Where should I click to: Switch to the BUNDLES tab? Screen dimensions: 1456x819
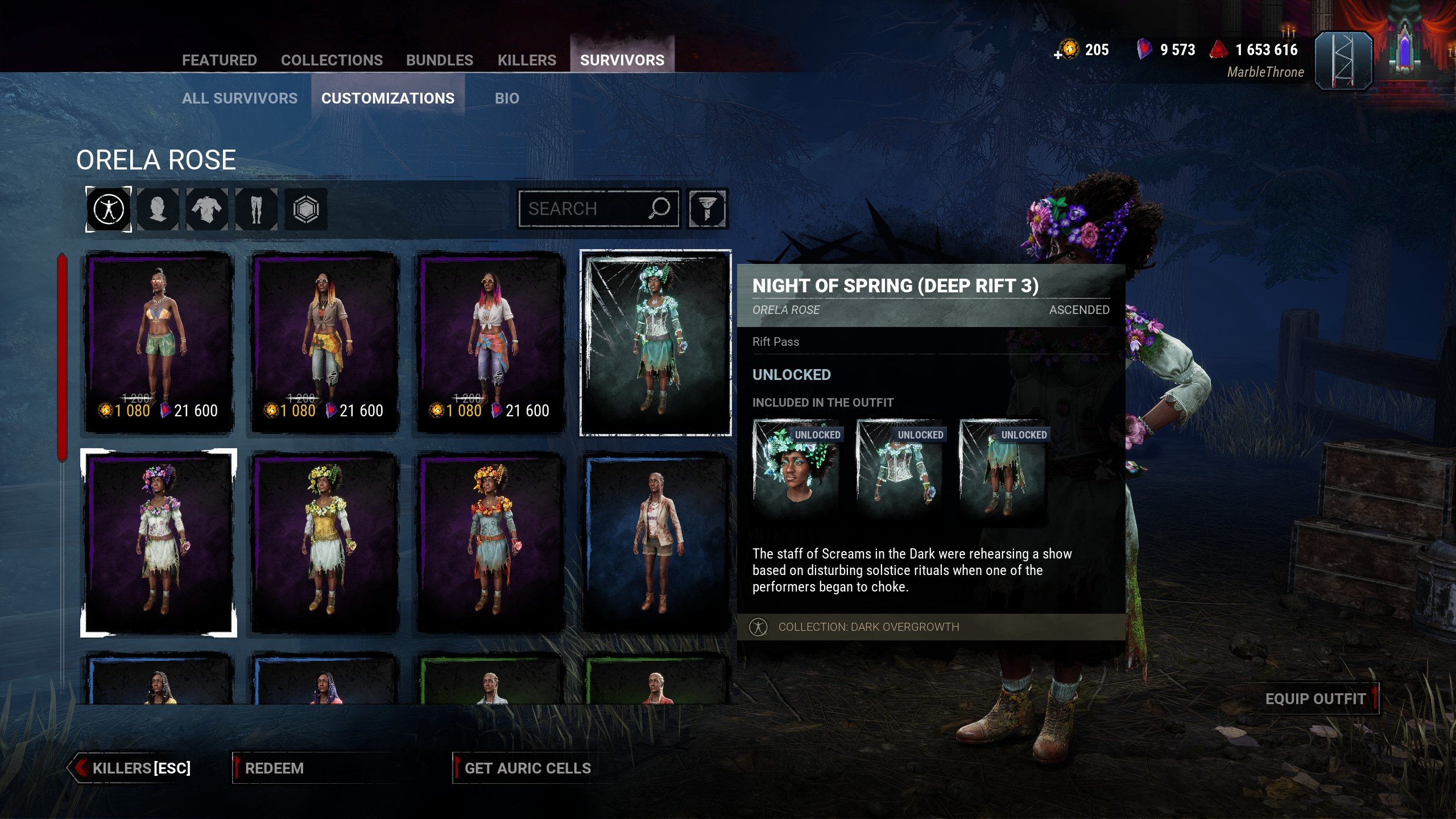coord(440,60)
